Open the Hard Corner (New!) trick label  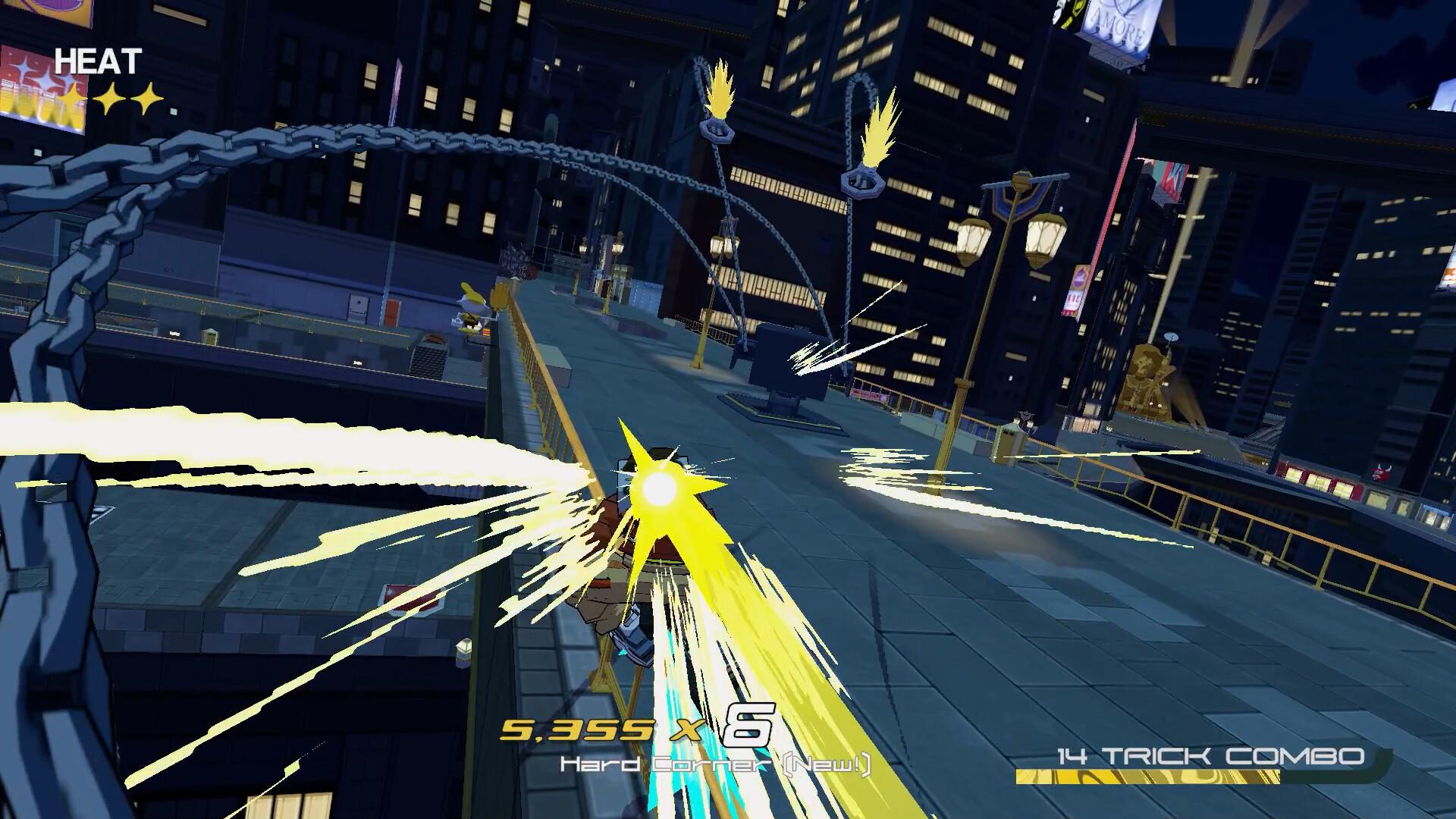[x=717, y=766]
